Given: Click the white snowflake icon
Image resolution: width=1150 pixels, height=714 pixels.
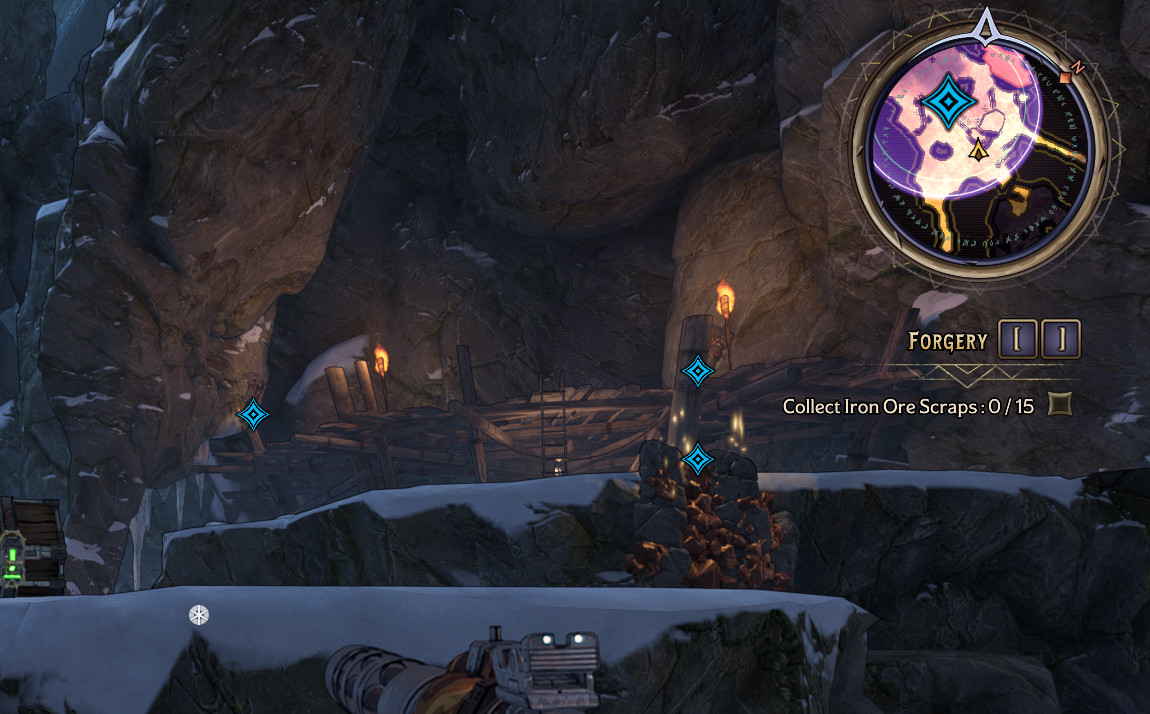Looking at the screenshot, I should tap(199, 615).
